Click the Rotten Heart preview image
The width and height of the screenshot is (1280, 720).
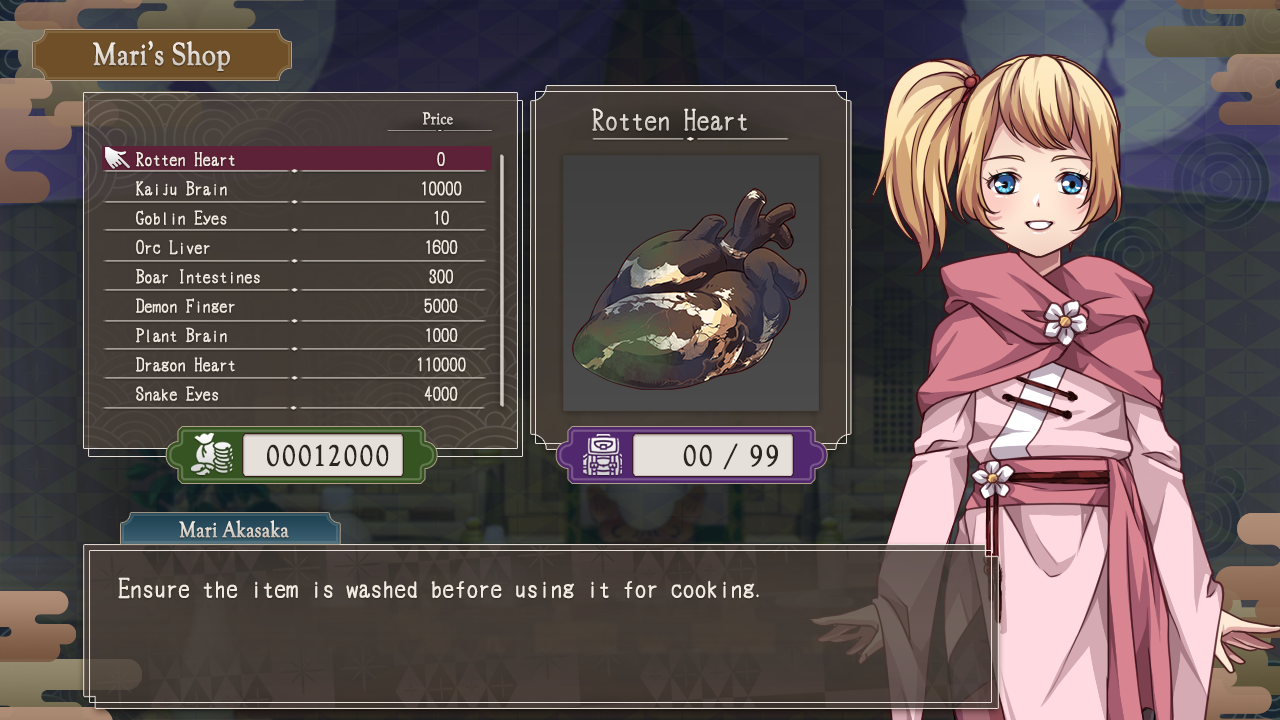tap(690, 283)
